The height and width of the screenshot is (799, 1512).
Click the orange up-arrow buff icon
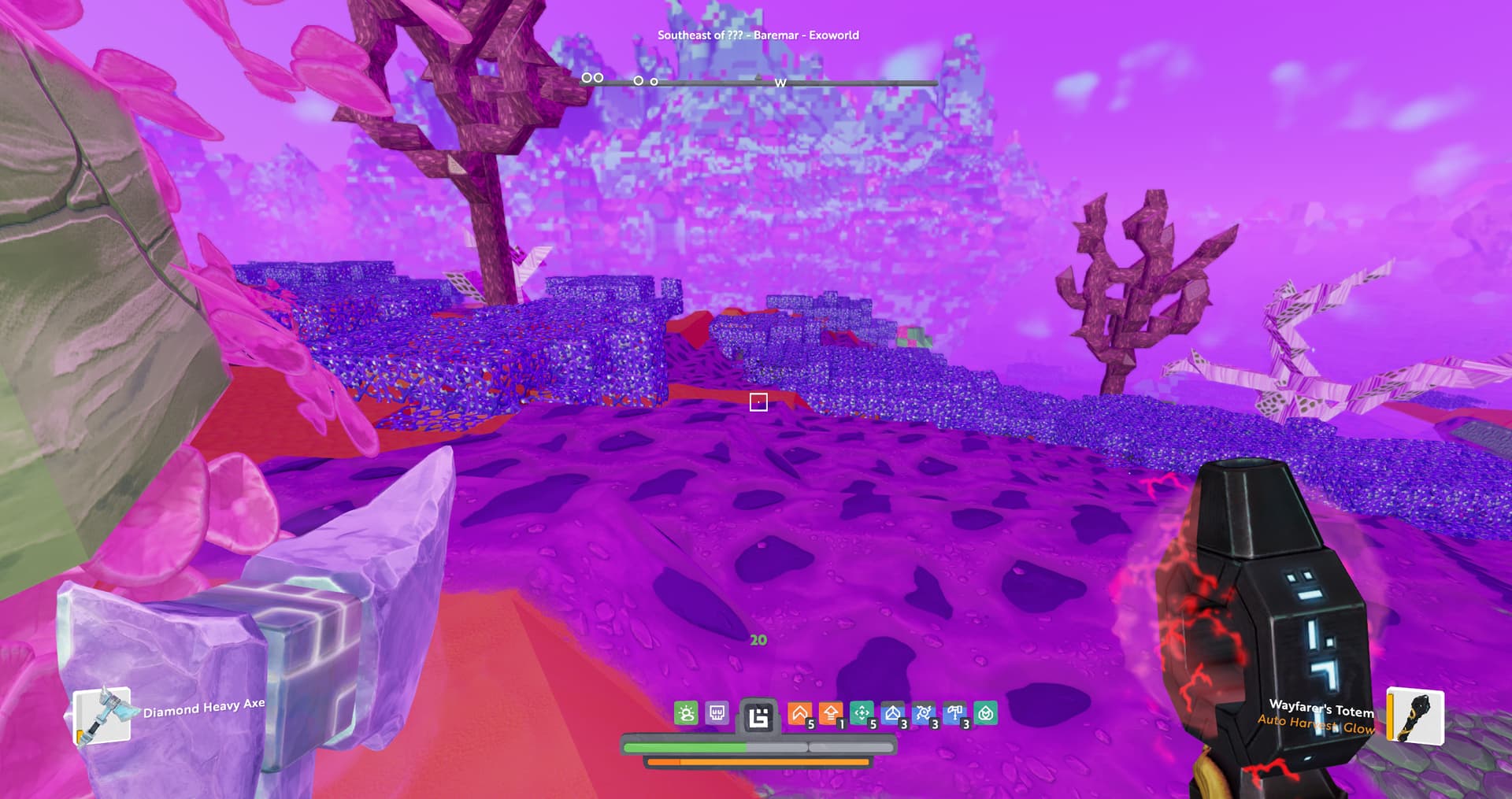[x=830, y=713]
